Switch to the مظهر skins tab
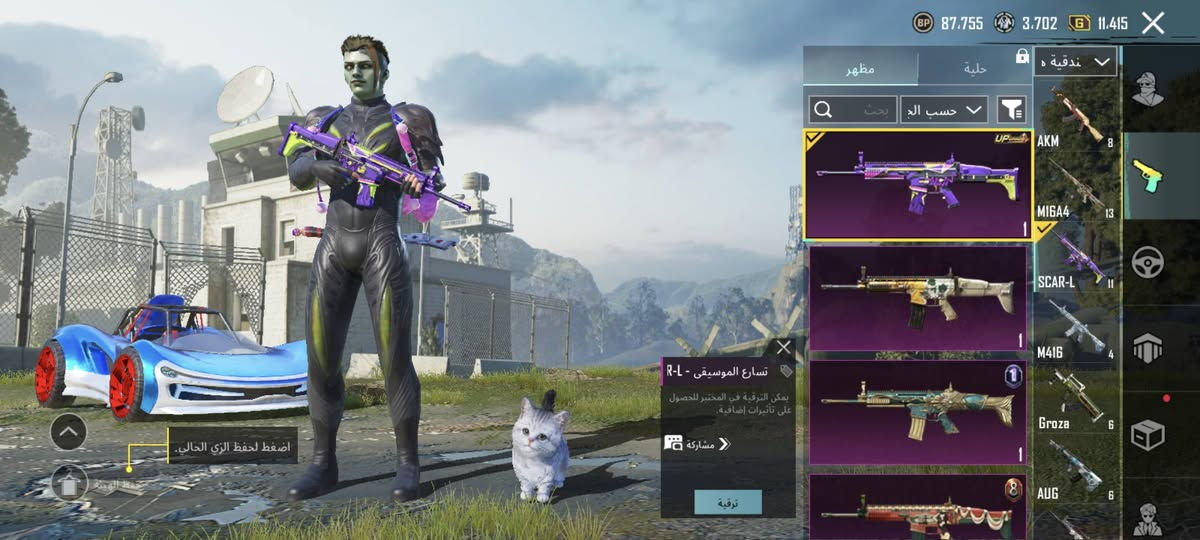Viewport: 1200px width, 540px height. point(861,68)
